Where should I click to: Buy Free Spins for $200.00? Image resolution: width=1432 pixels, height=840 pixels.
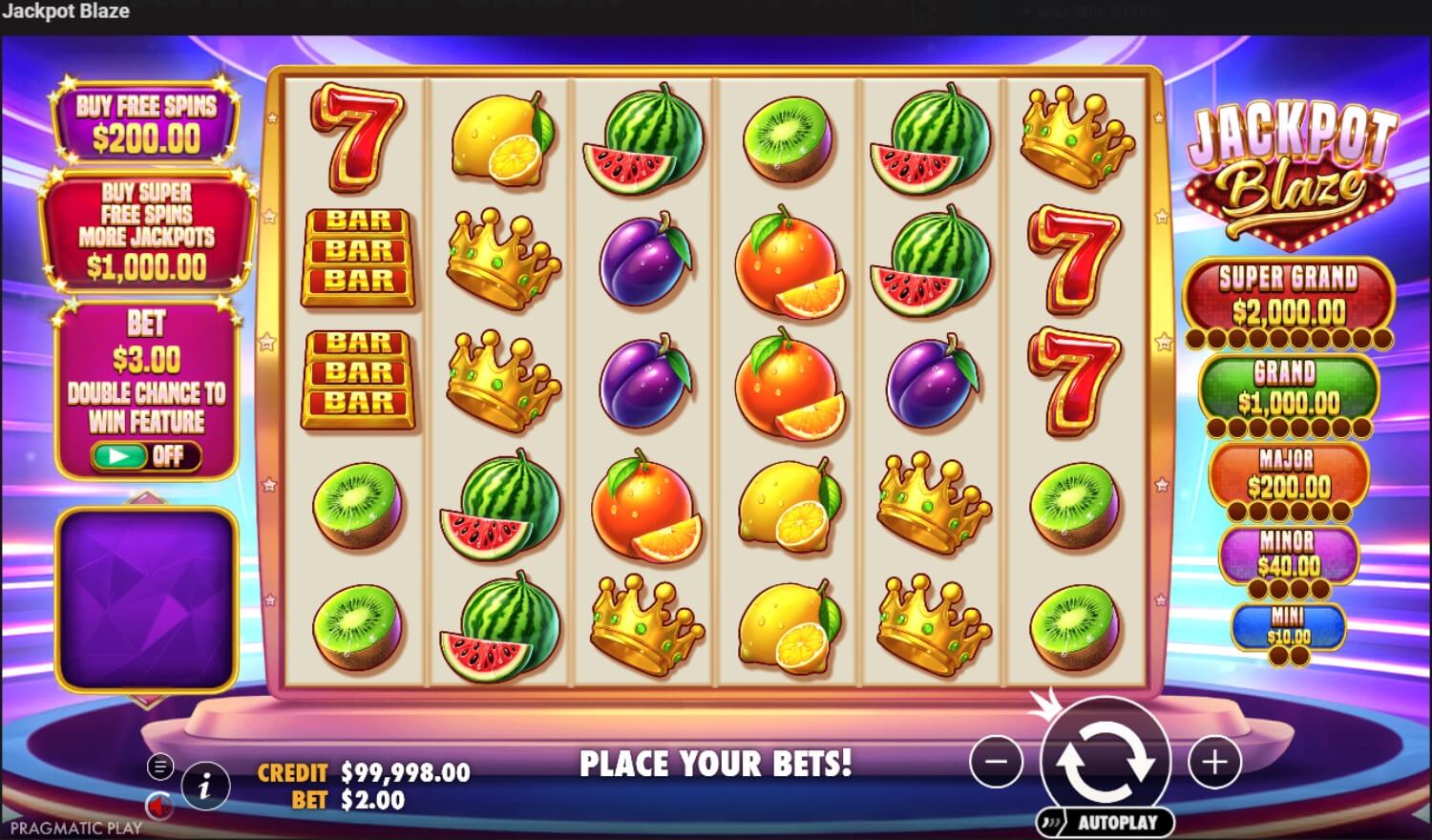pos(145,124)
